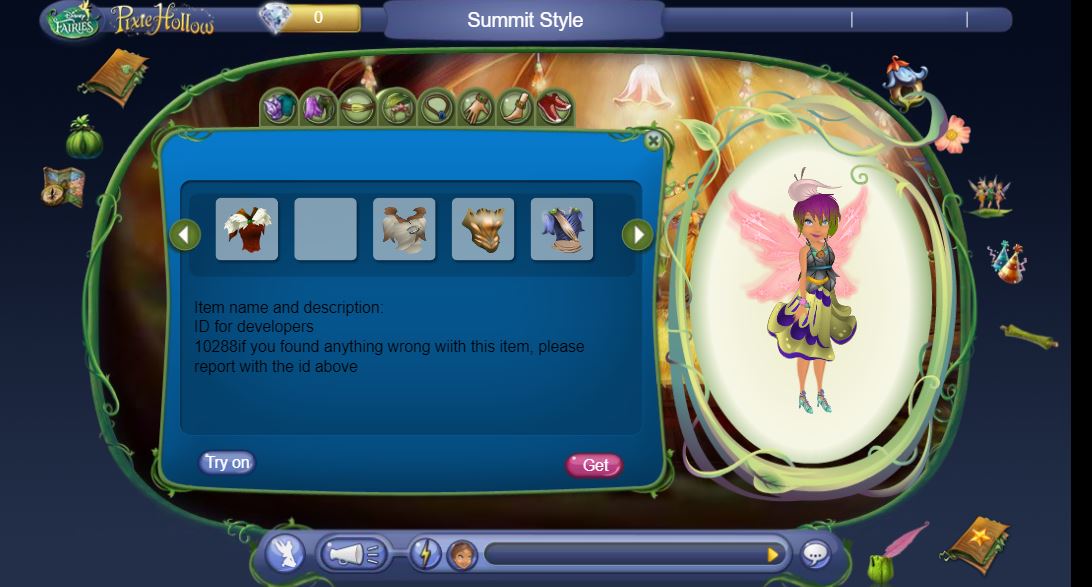
Task: Pick the golden leaf corset item
Action: 483,229
